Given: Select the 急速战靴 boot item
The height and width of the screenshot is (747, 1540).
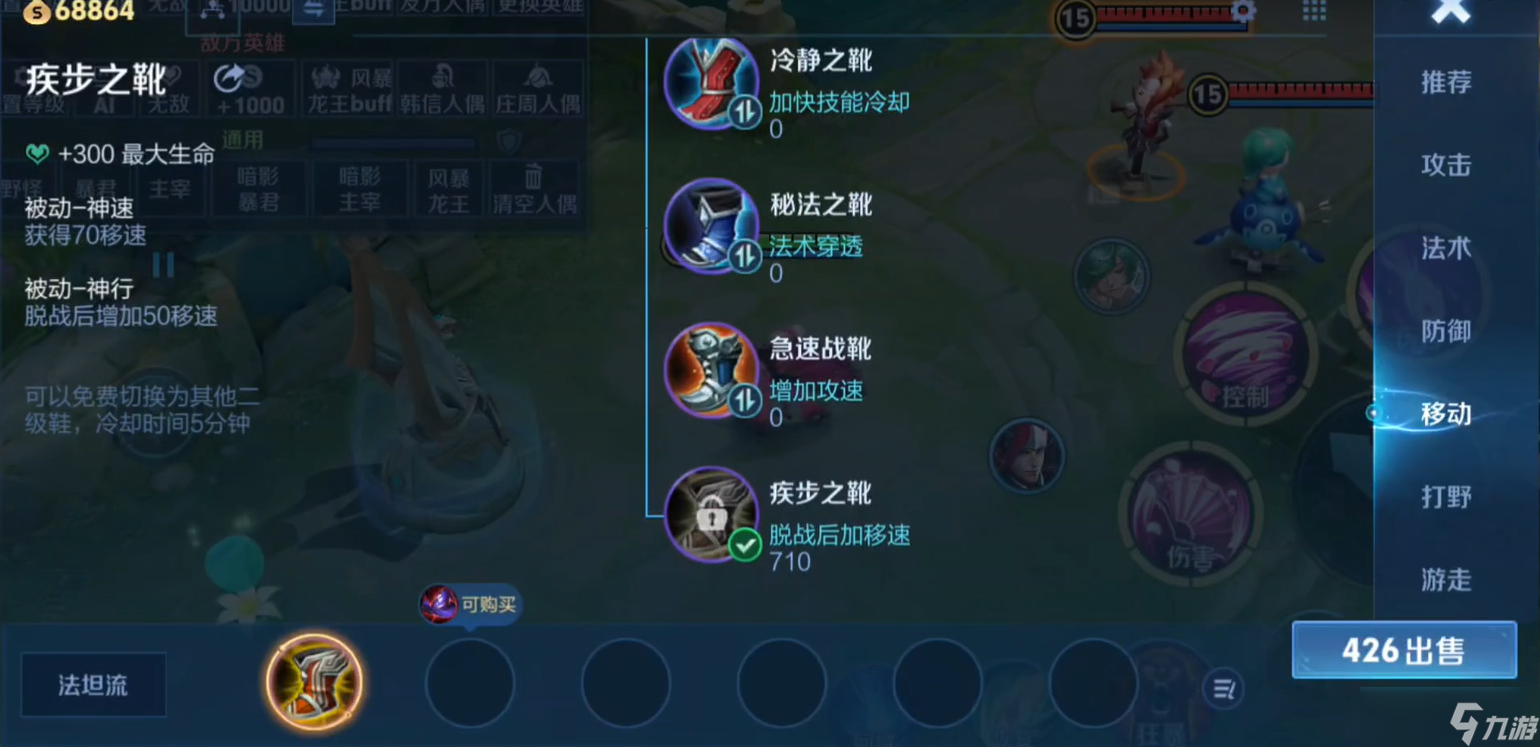Looking at the screenshot, I should point(713,371).
